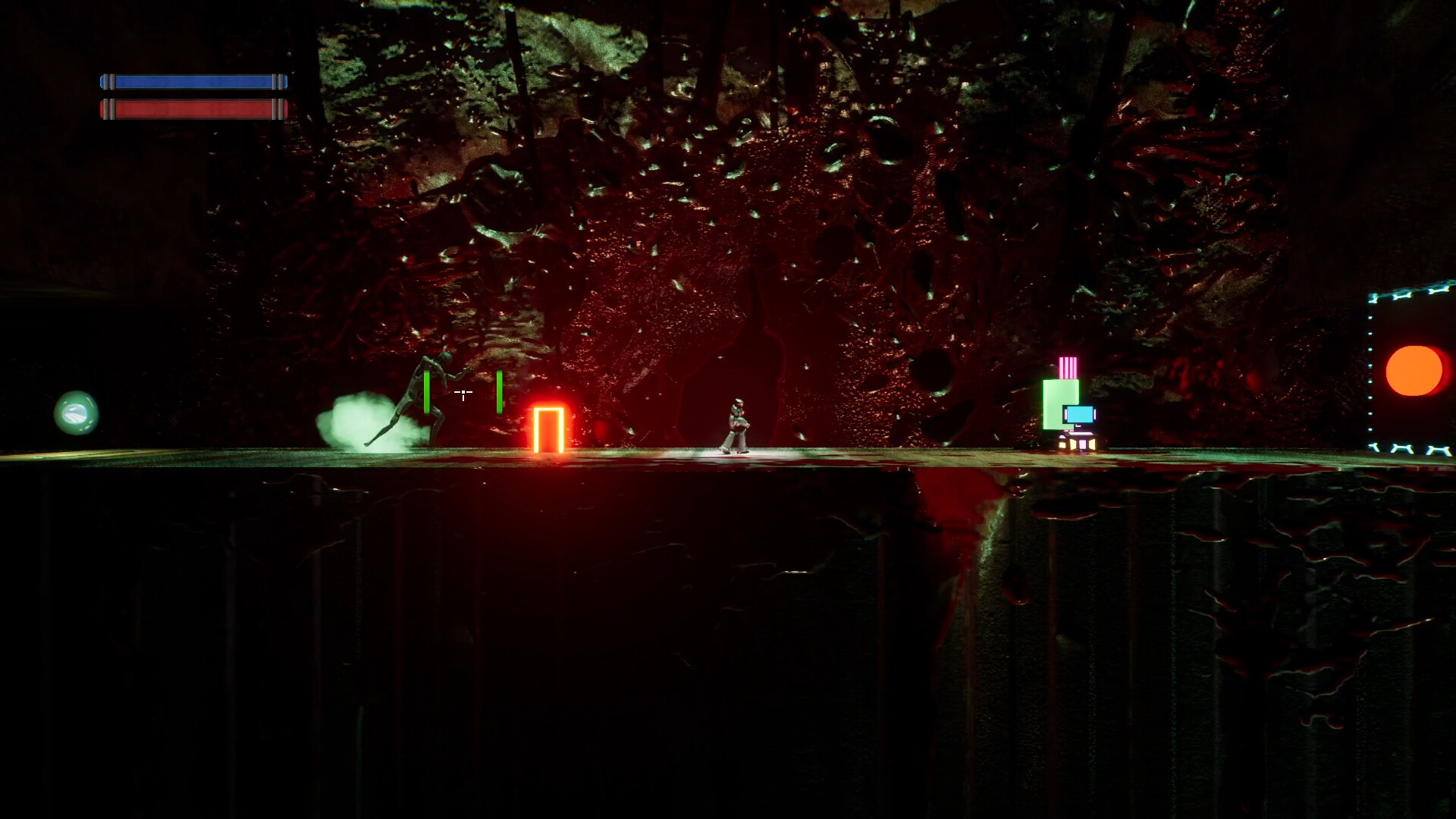This screenshot has width=1456, height=819.
Task: Click the aiming crosshair reticle
Action: point(463,394)
